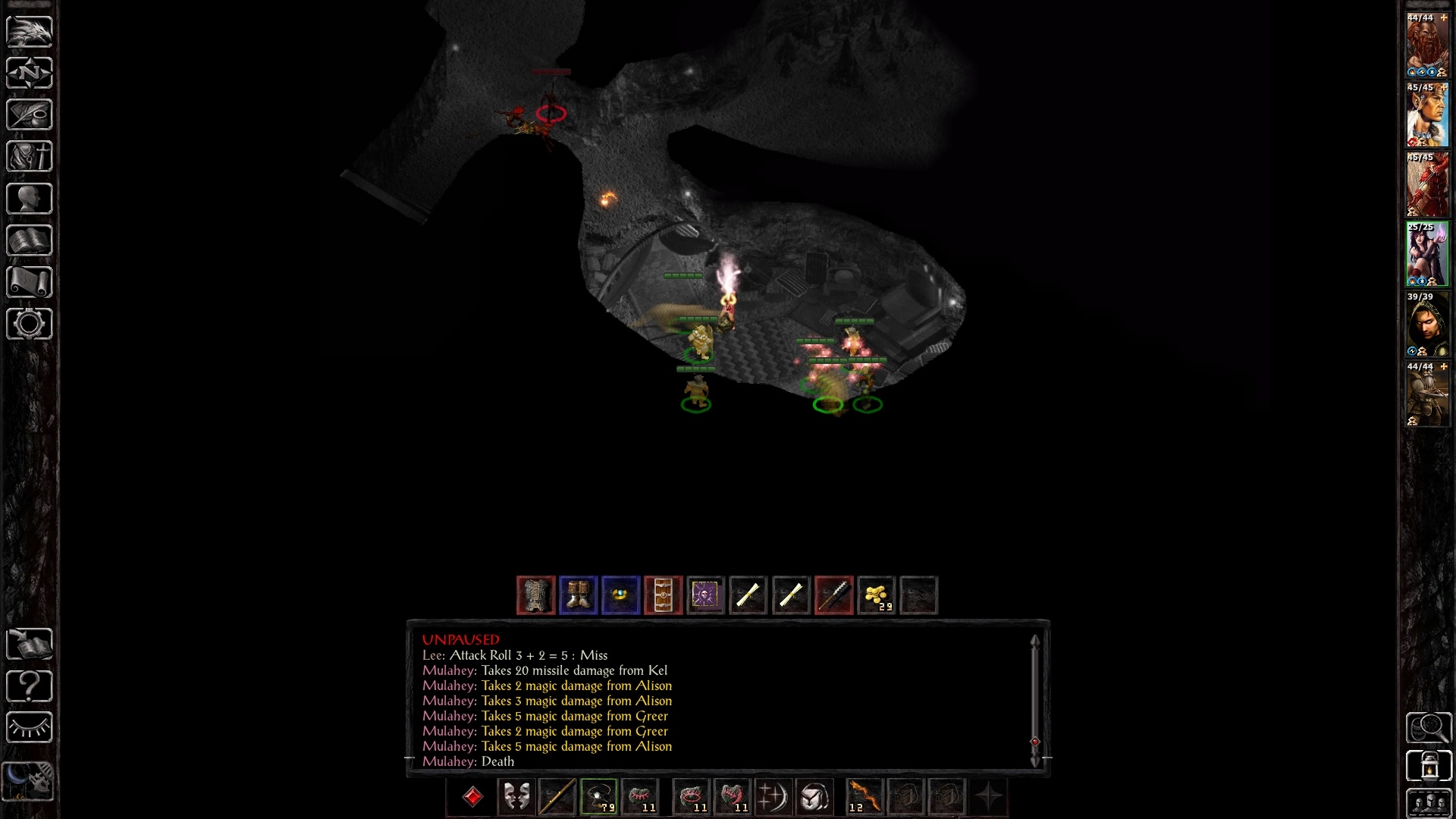Open the priest scroll screen
This screenshot has height=819, width=1456.
(30, 282)
